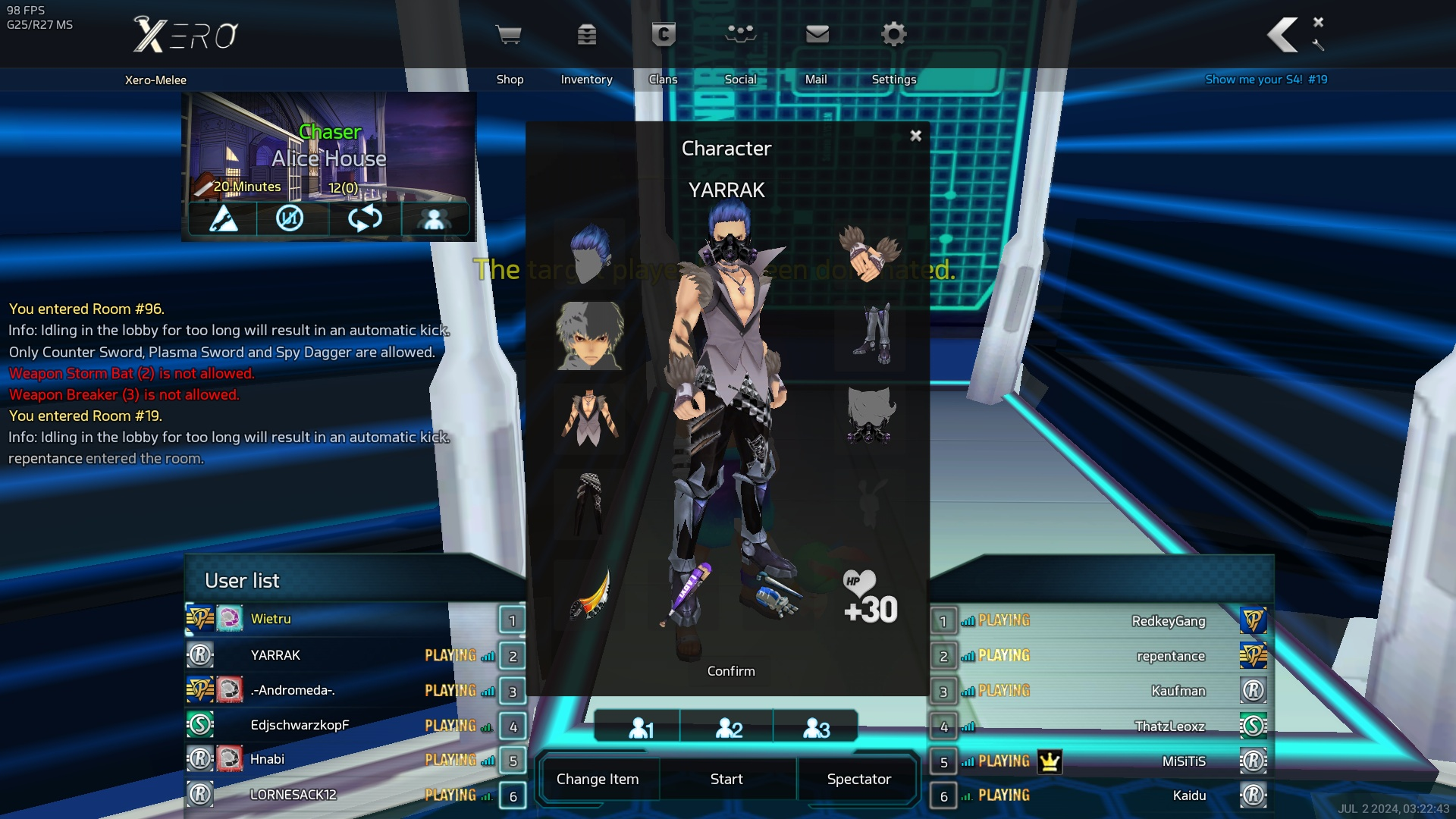Go back using the arrow icon

click(x=1282, y=35)
